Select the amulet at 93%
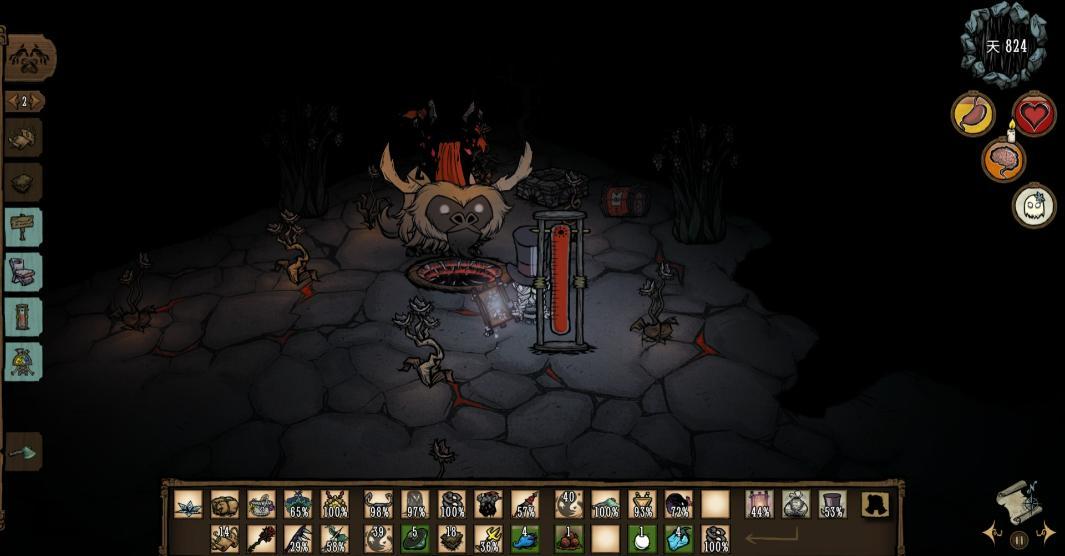 point(642,504)
